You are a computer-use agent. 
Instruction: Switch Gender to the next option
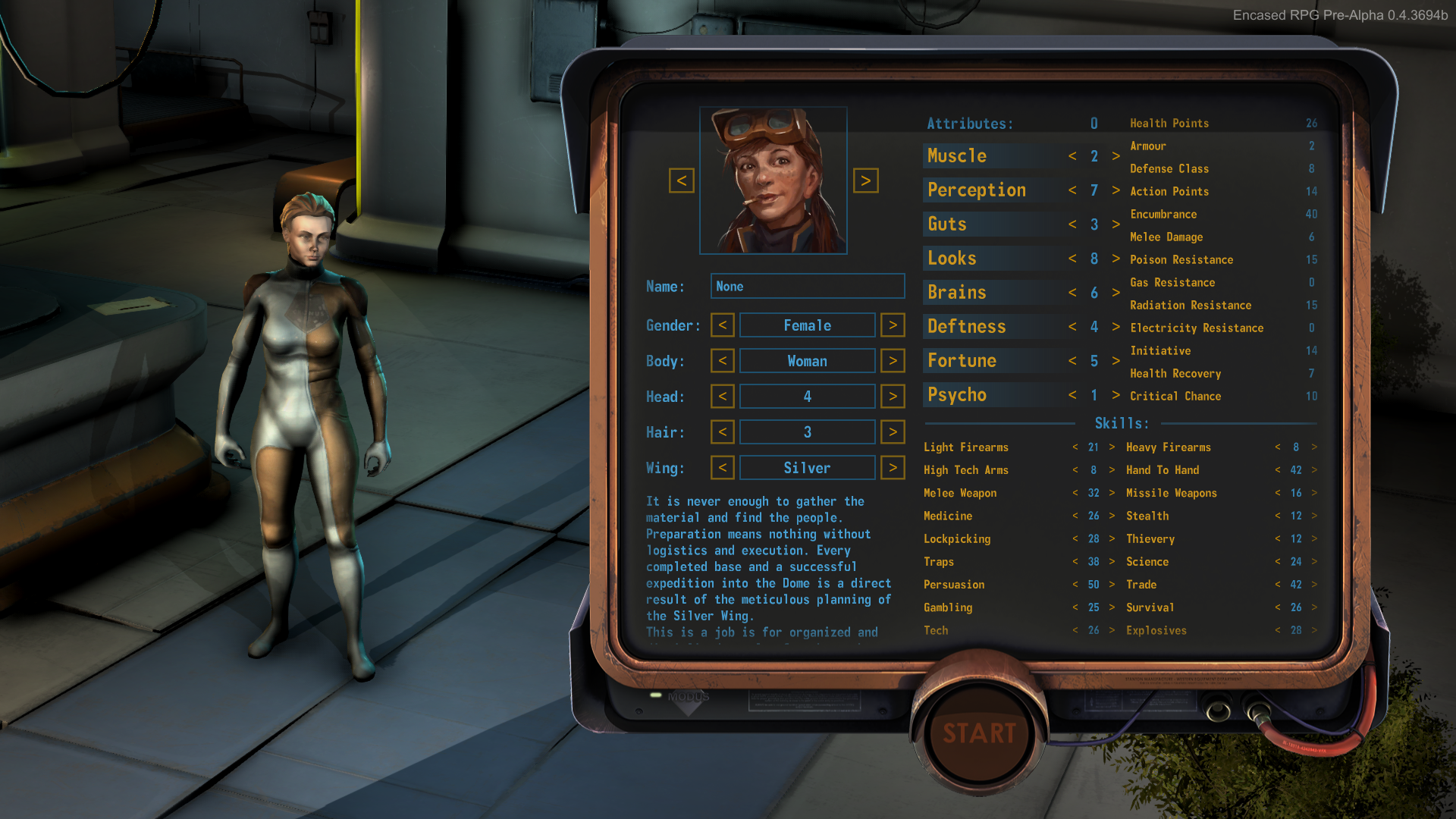click(x=893, y=325)
